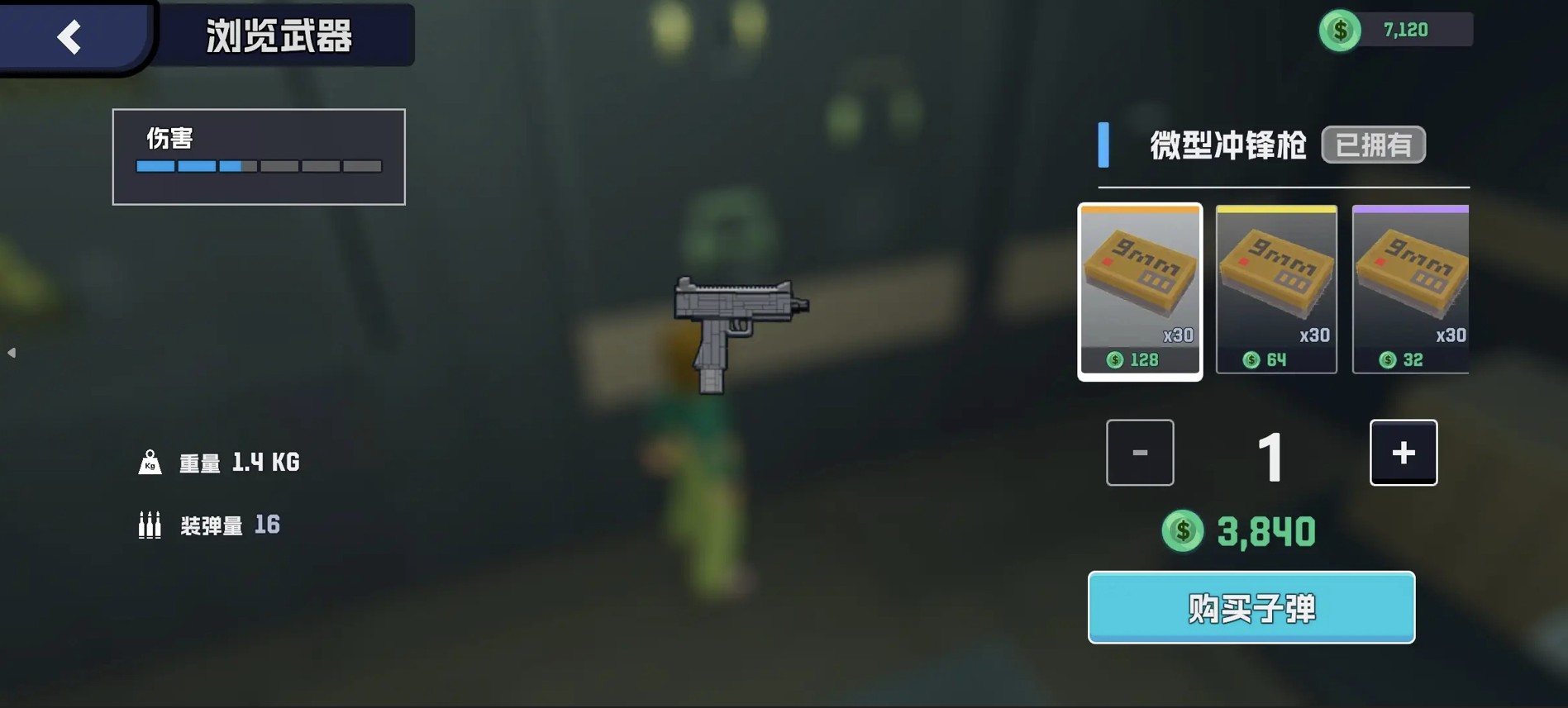Click the green dollar coin icon near balance
Screen dimensions: 1568x708
click(x=1340, y=30)
